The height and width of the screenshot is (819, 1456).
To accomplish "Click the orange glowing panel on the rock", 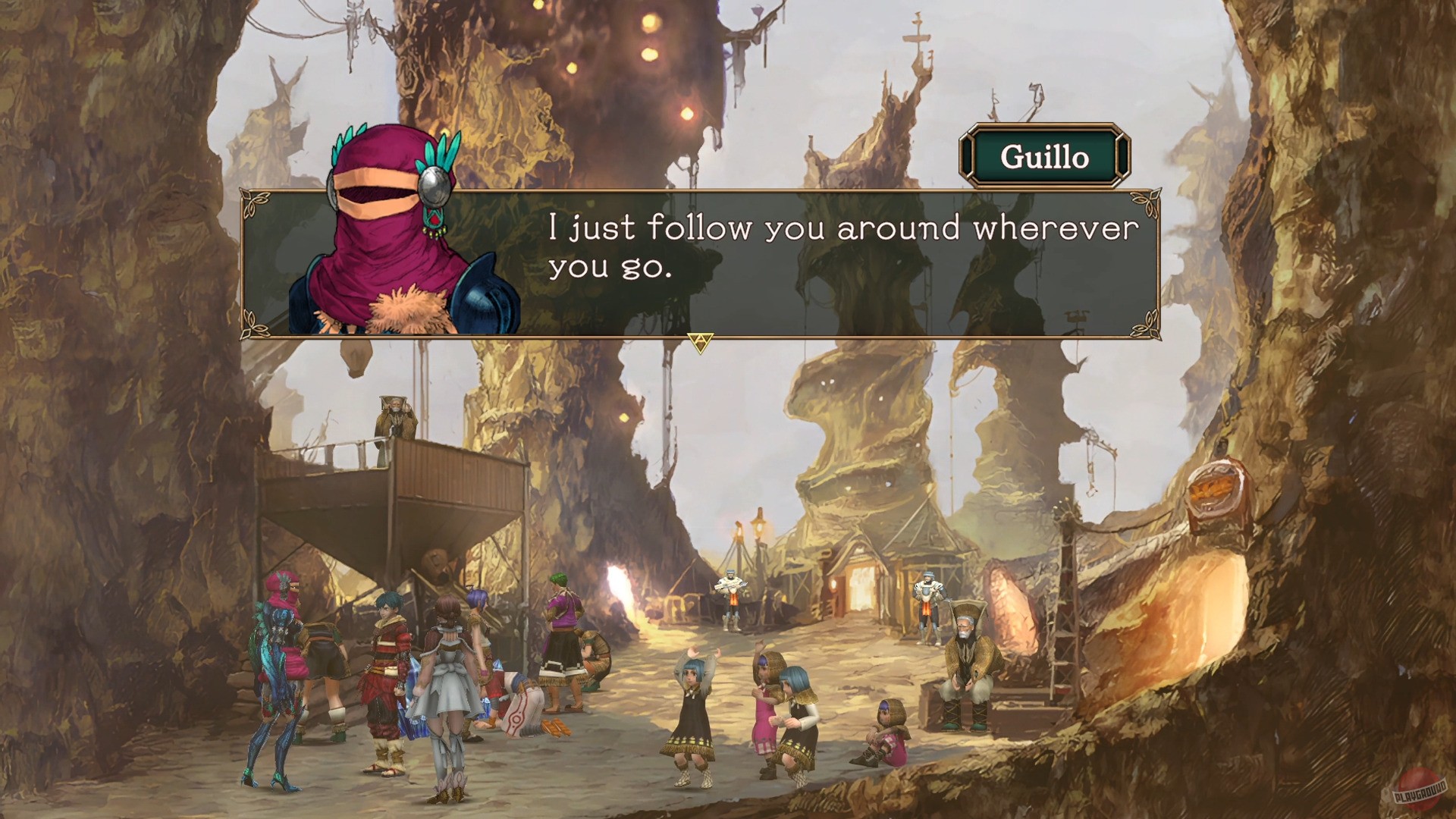I will coord(1215,493).
